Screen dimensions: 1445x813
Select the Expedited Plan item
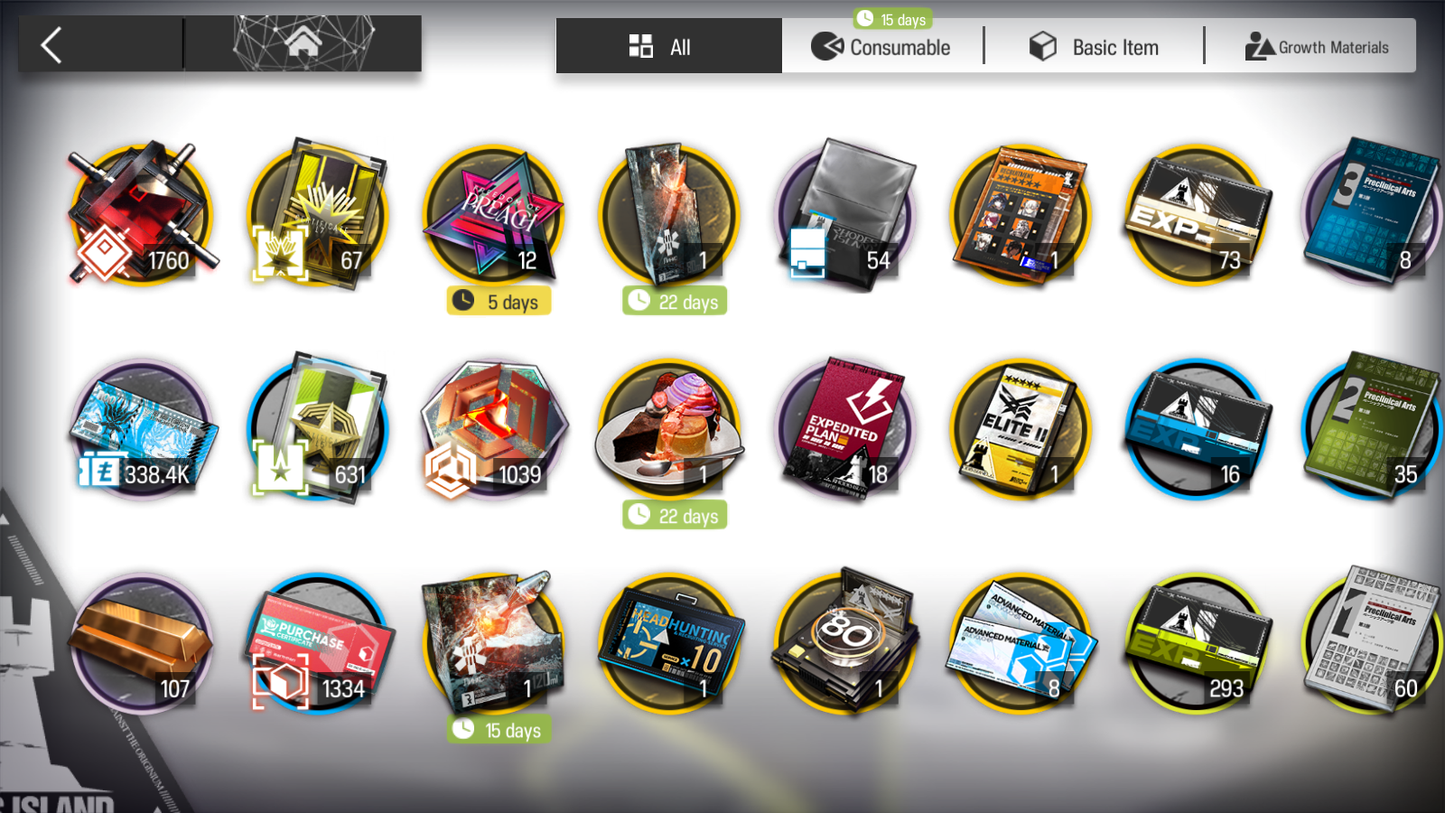pos(846,430)
